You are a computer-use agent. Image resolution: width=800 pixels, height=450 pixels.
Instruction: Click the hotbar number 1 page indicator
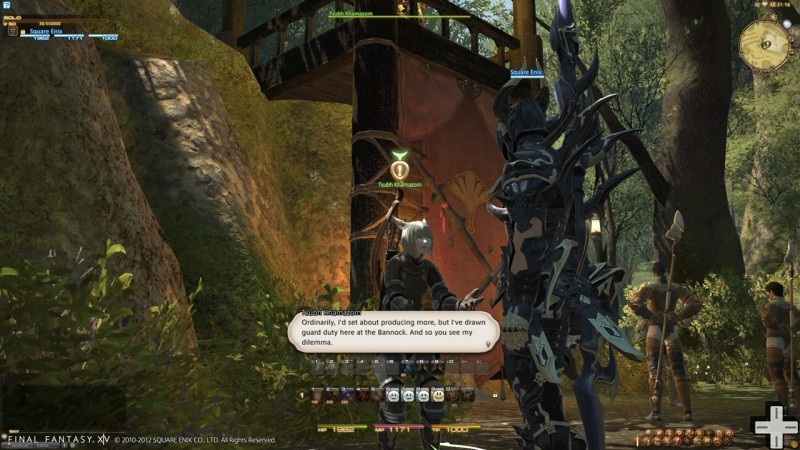pos(302,395)
